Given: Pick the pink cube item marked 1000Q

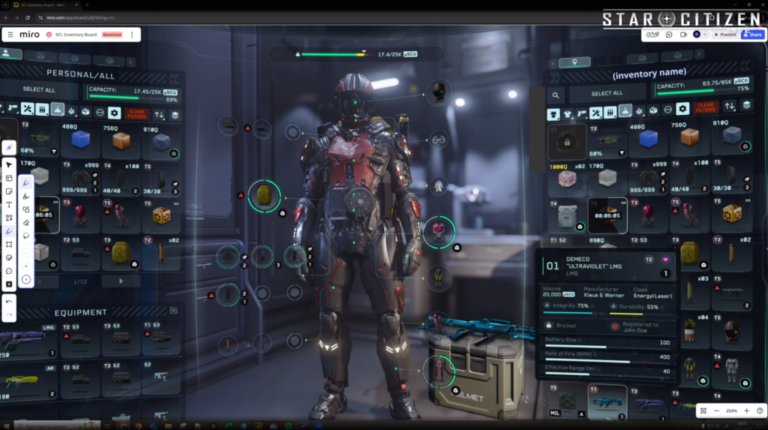Looking at the screenshot, I should [567, 178].
